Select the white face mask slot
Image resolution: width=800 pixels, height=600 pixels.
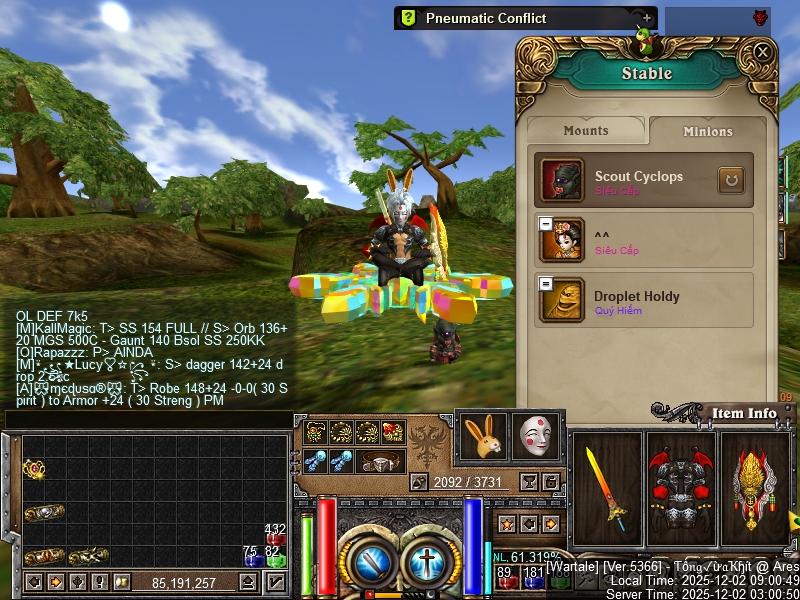[x=536, y=436]
